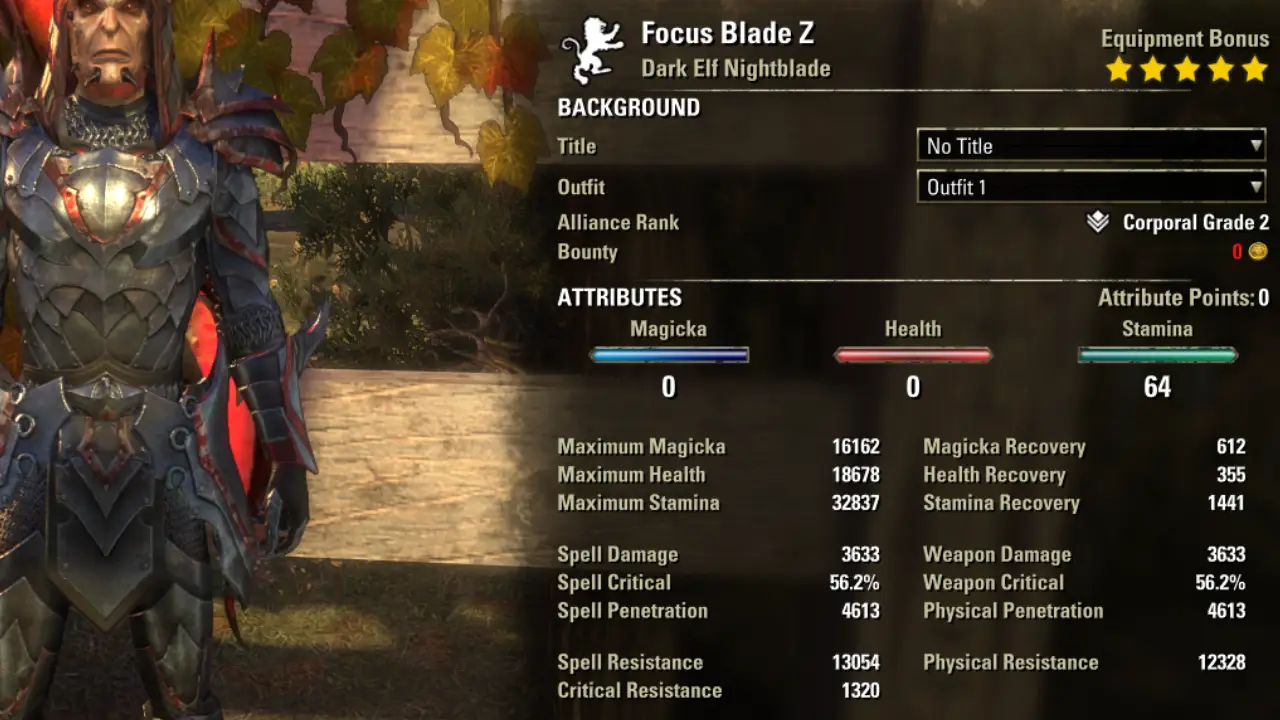Select the BACKGROUND section header
The height and width of the screenshot is (720, 1280).
[628, 108]
